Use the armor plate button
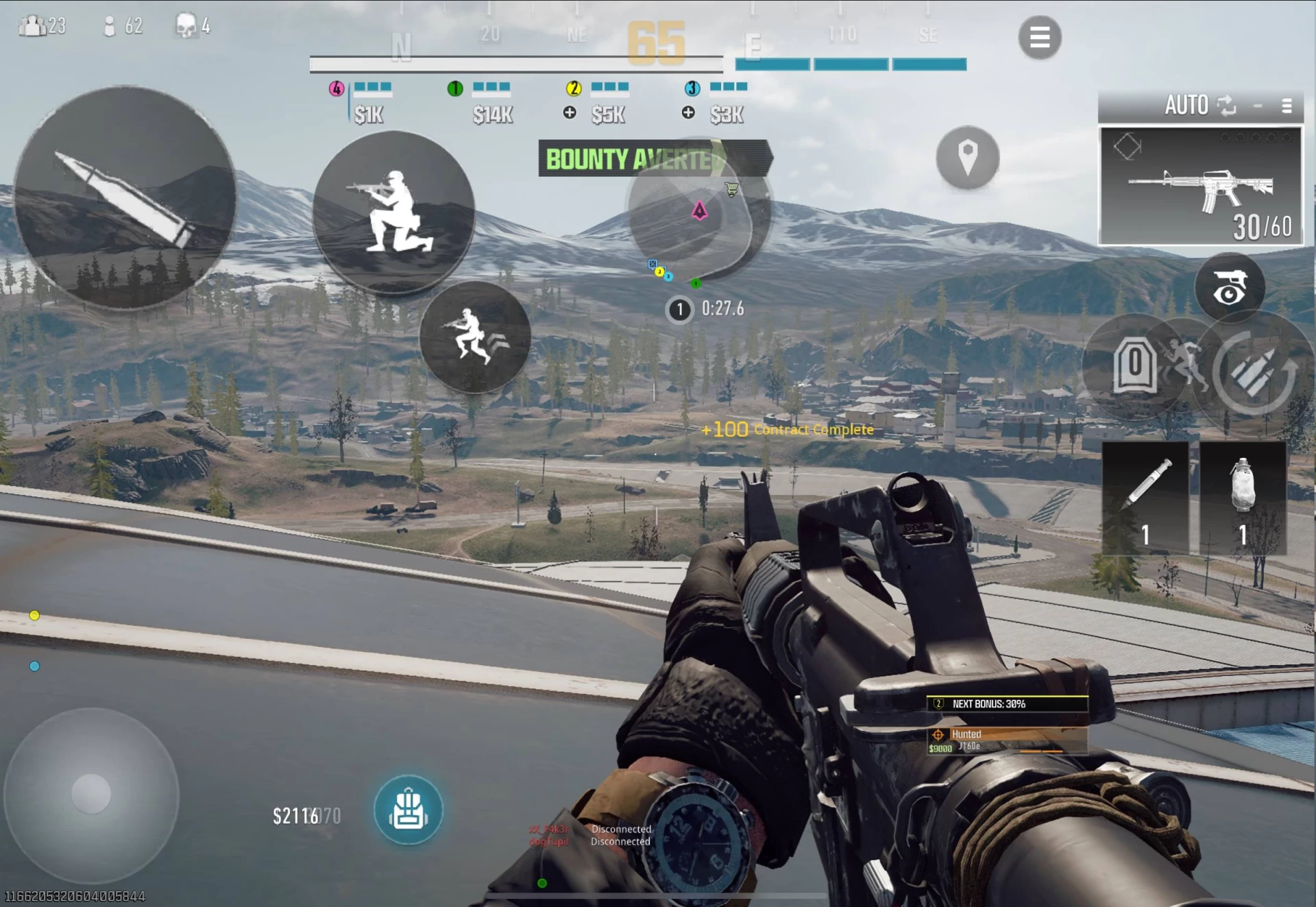The height and width of the screenshot is (907, 1316). tap(1134, 365)
